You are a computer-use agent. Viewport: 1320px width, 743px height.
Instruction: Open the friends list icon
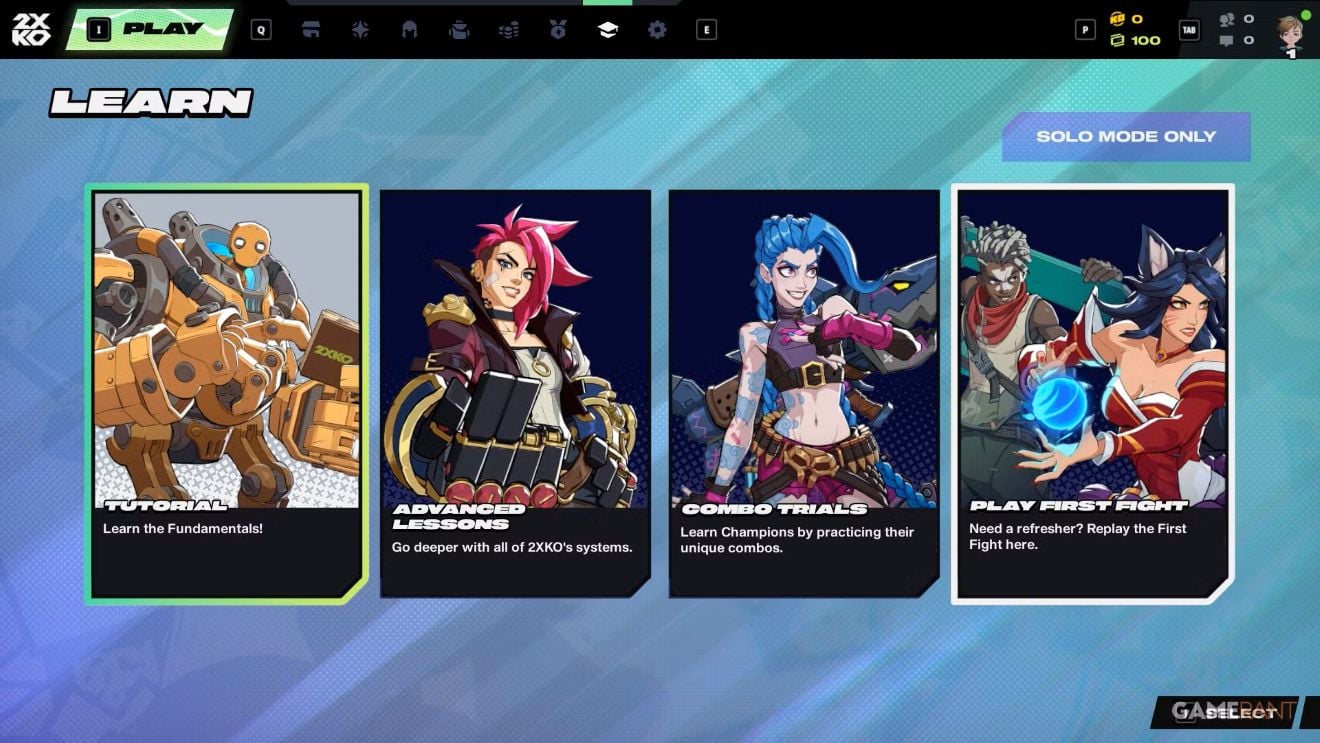point(1227,19)
